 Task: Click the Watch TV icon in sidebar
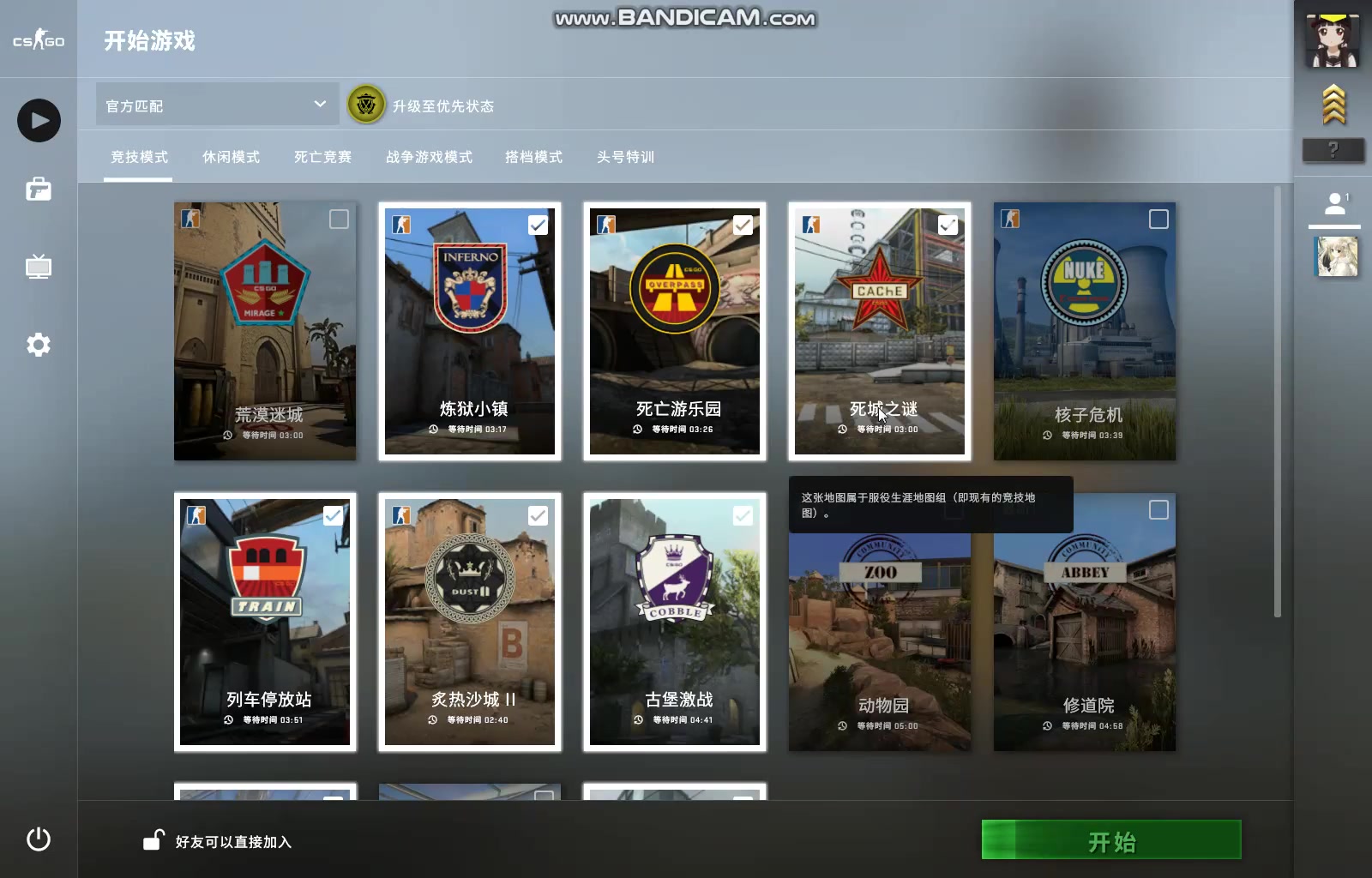(x=38, y=268)
